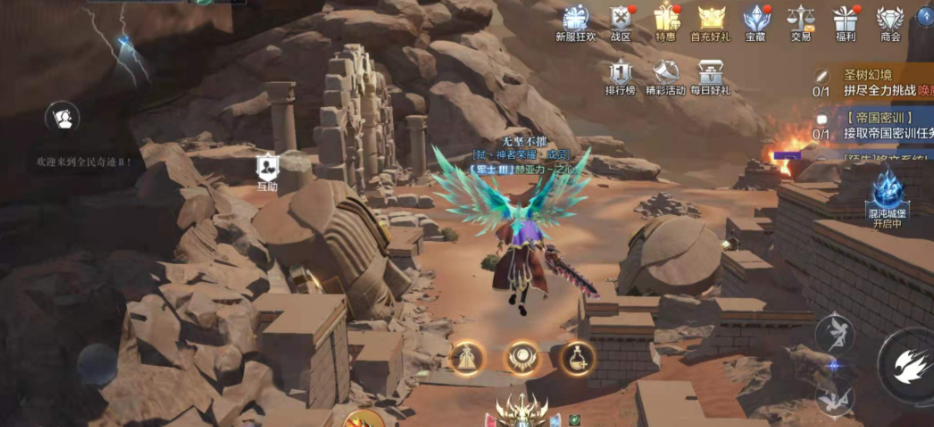Activate the robed figure round button

click(466, 357)
